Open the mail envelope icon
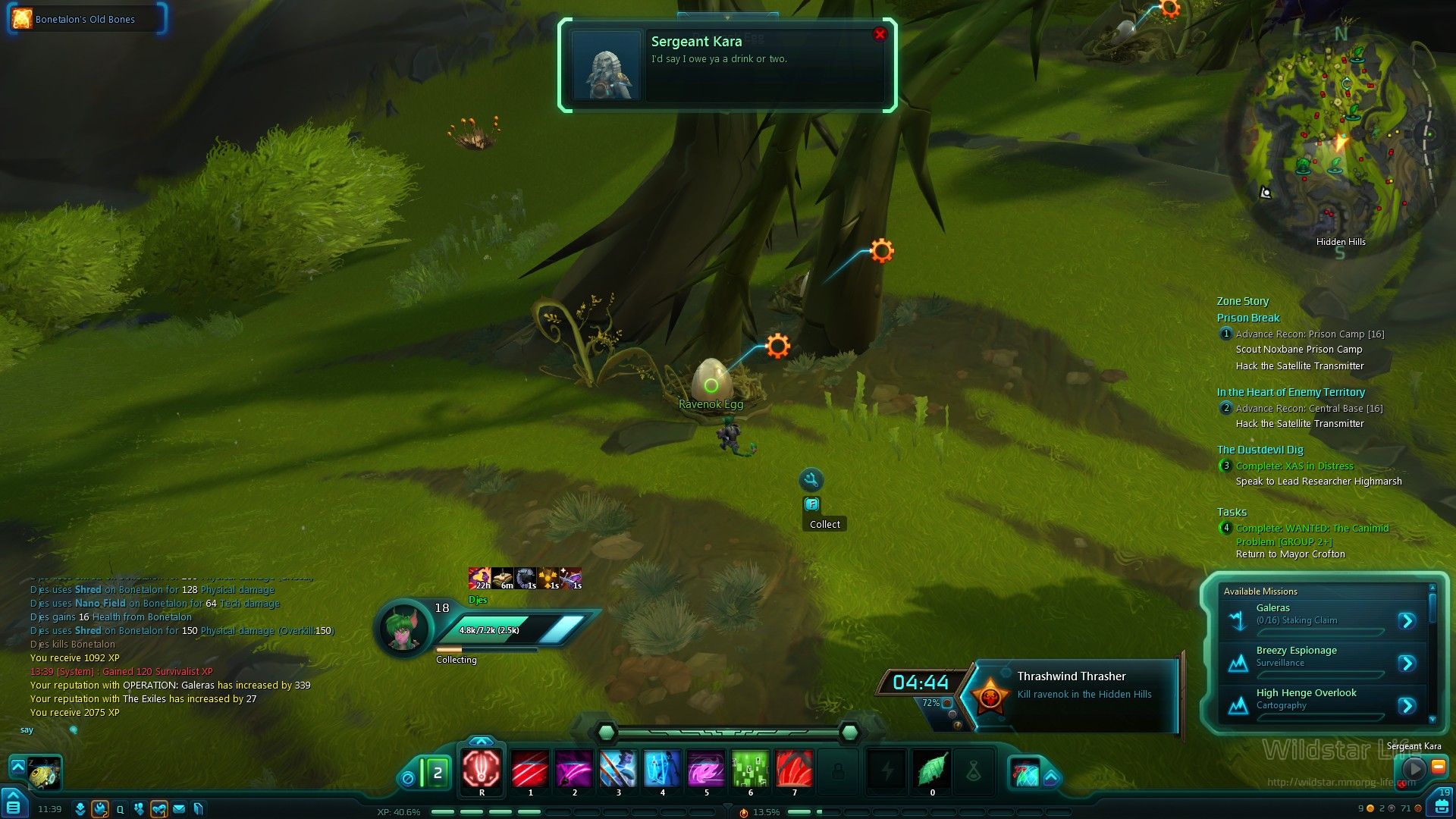This screenshot has height=819, width=1456. tap(179, 809)
